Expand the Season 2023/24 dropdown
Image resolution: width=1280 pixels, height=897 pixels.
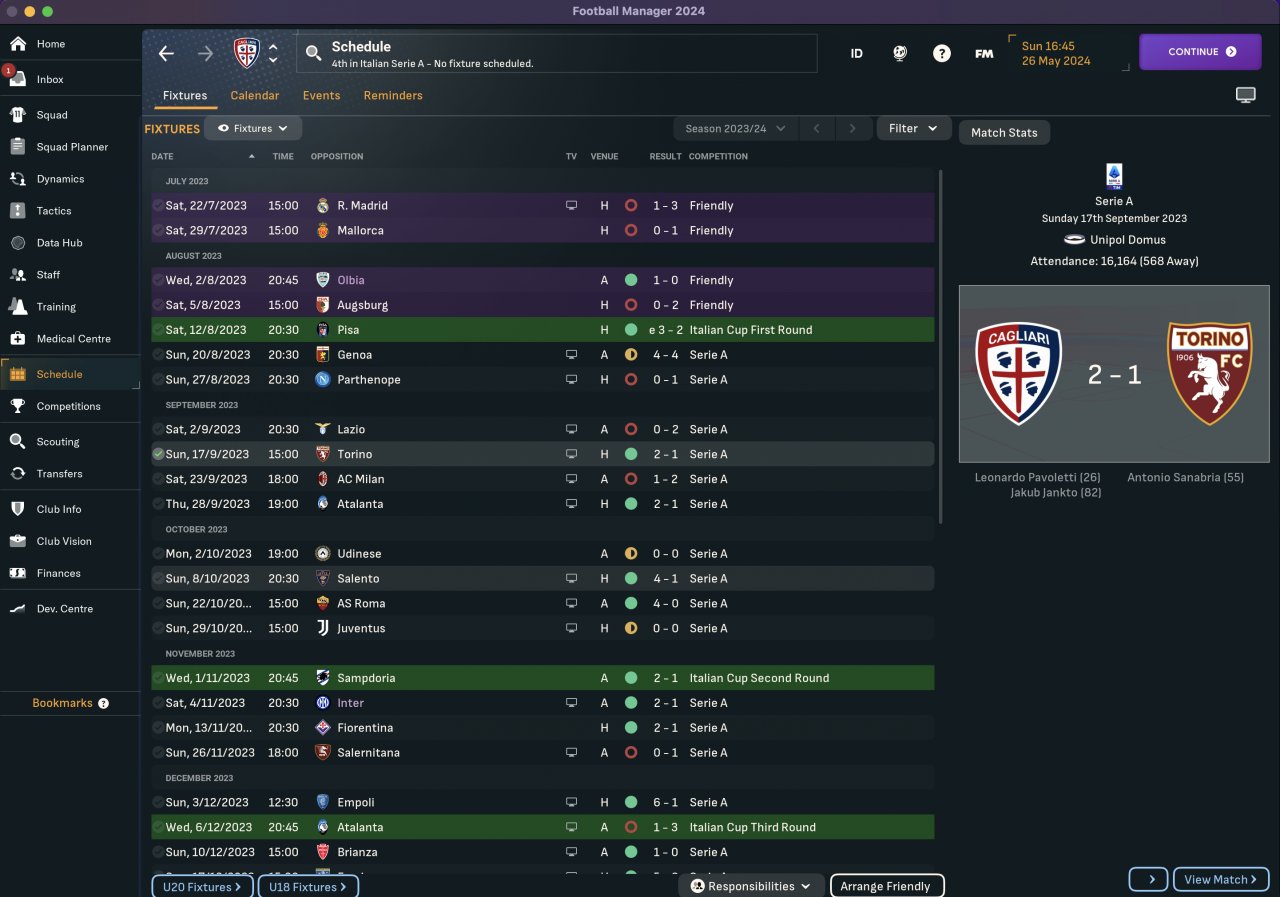point(736,129)
